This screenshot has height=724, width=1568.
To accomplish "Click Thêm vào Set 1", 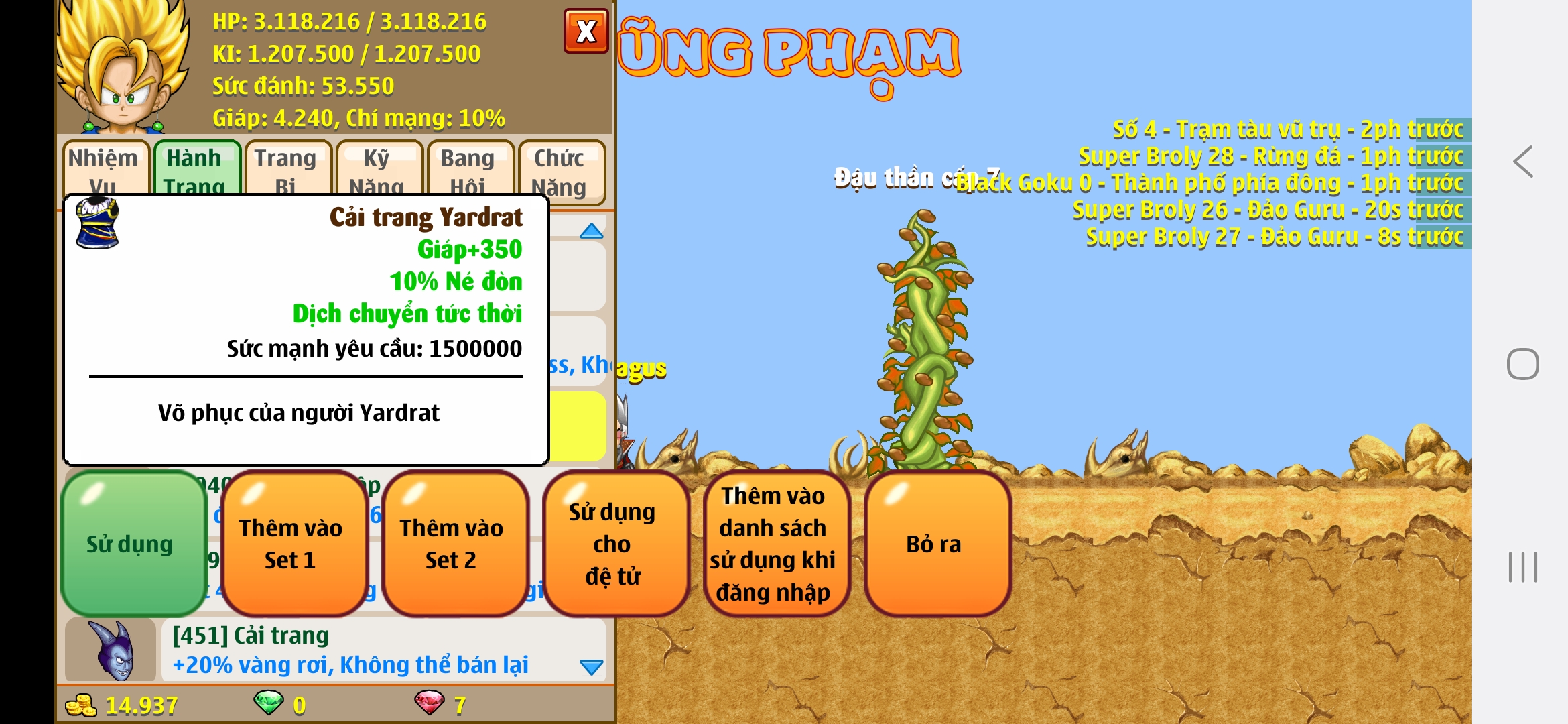I will click(x=291, y=543).
